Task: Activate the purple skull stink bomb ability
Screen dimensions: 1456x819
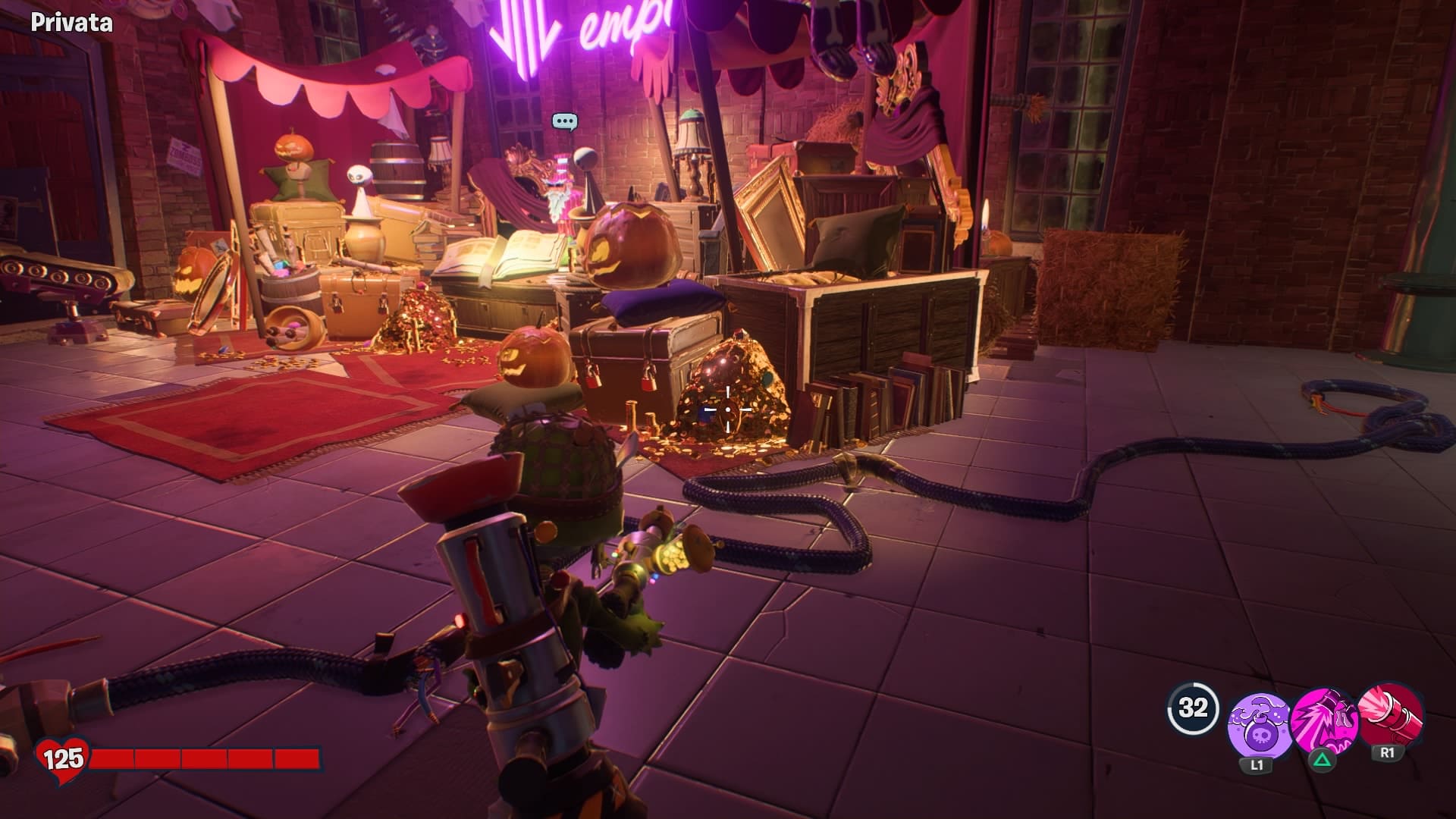Action: pos(1260,724)
